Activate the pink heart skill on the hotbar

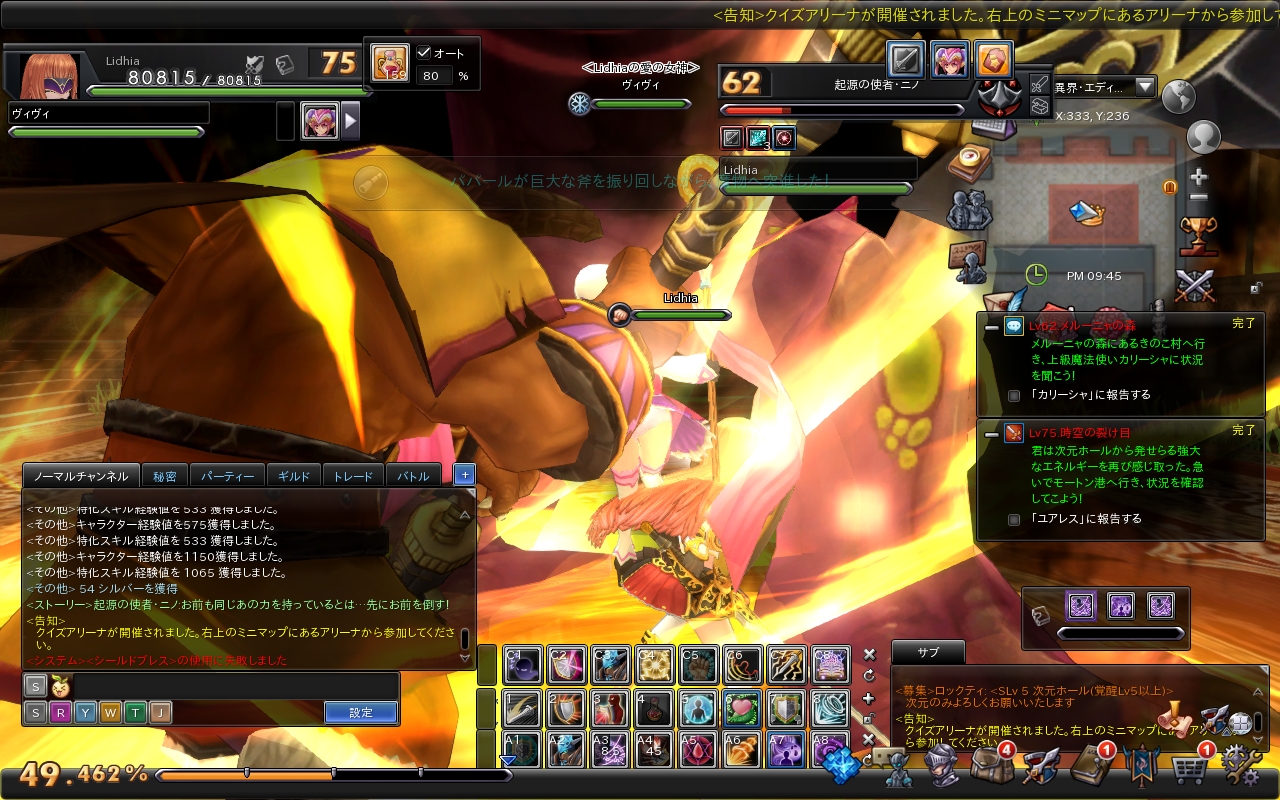click(x=741, y=709)
